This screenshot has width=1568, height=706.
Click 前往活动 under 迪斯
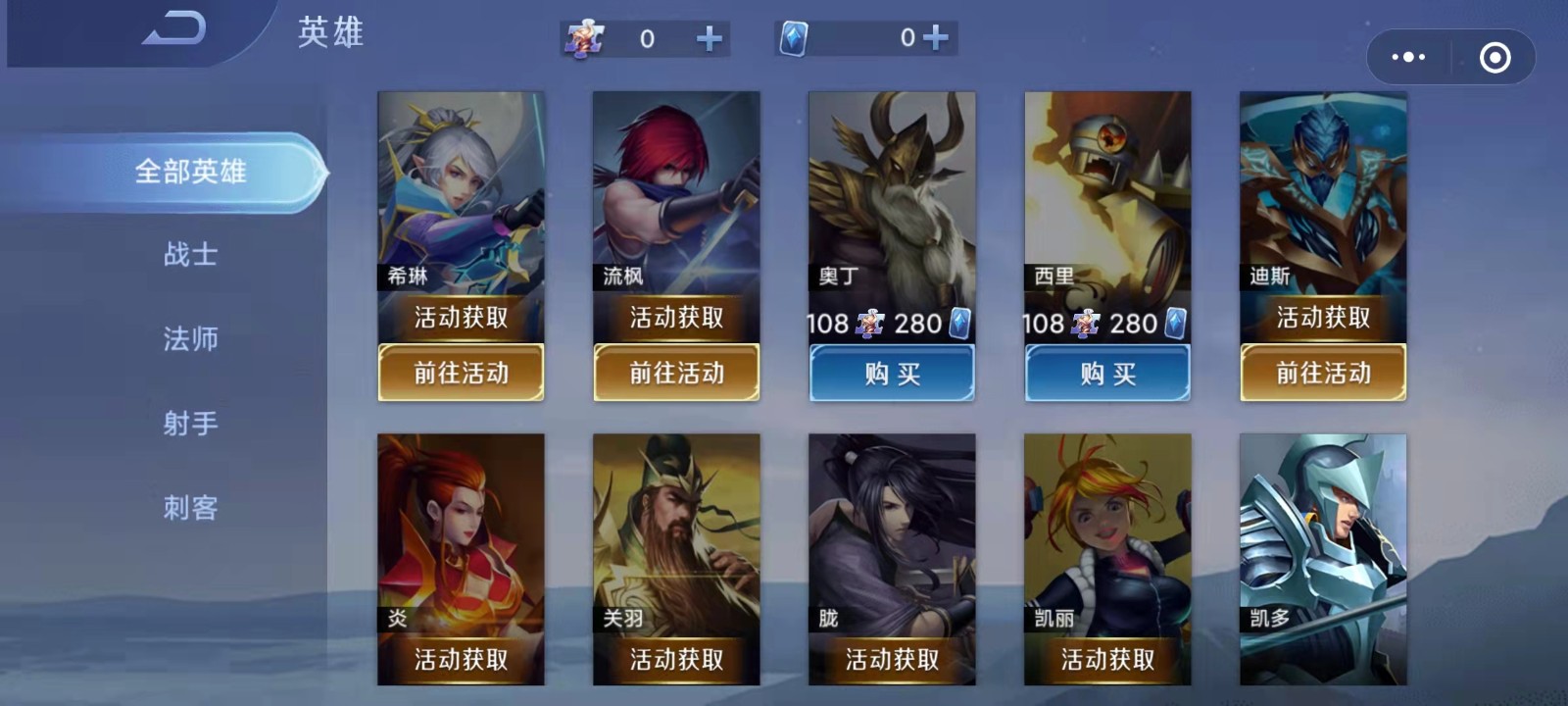[1323, 373]
